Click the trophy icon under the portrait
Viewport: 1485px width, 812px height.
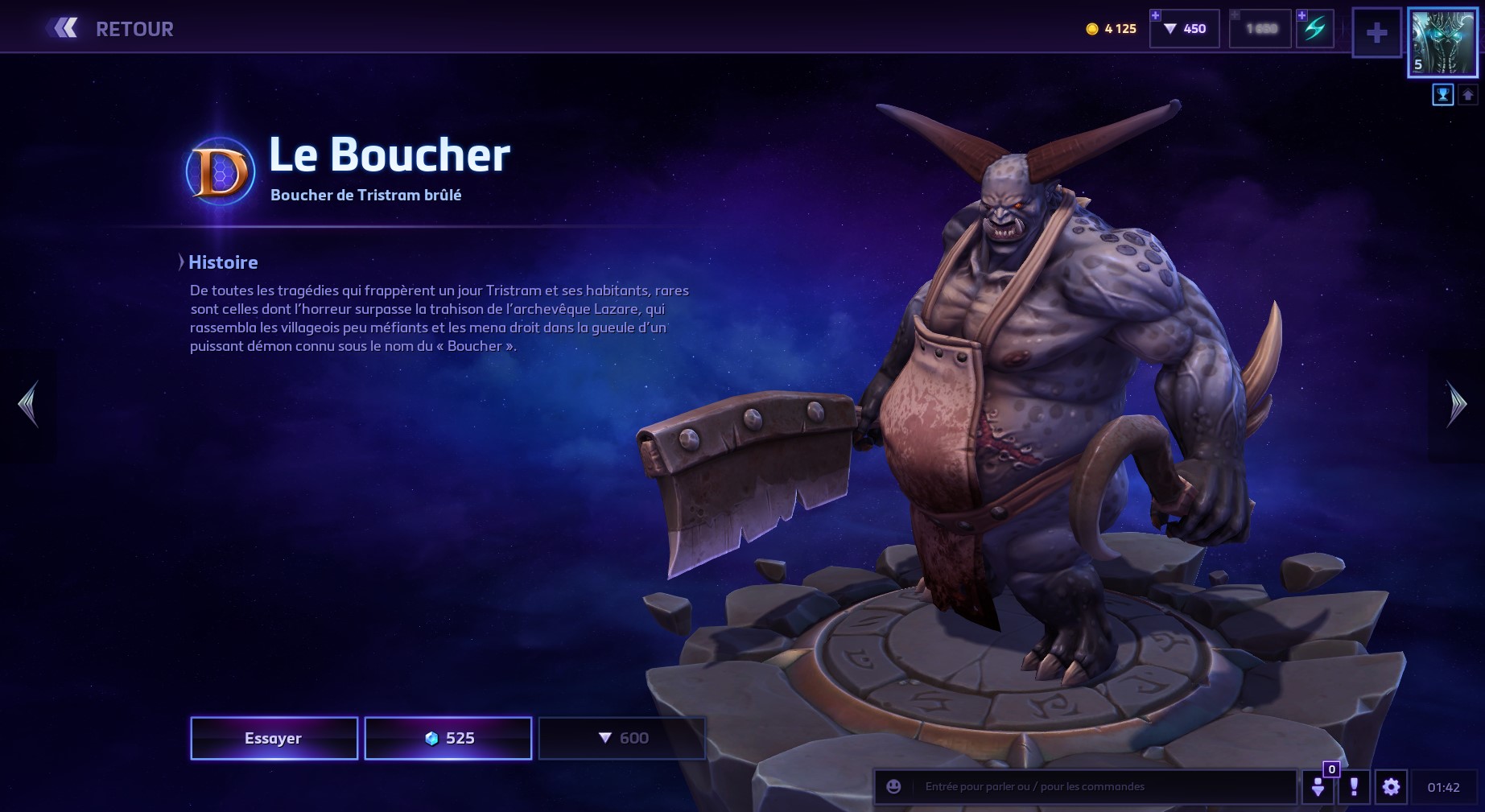pos(1442,95)
